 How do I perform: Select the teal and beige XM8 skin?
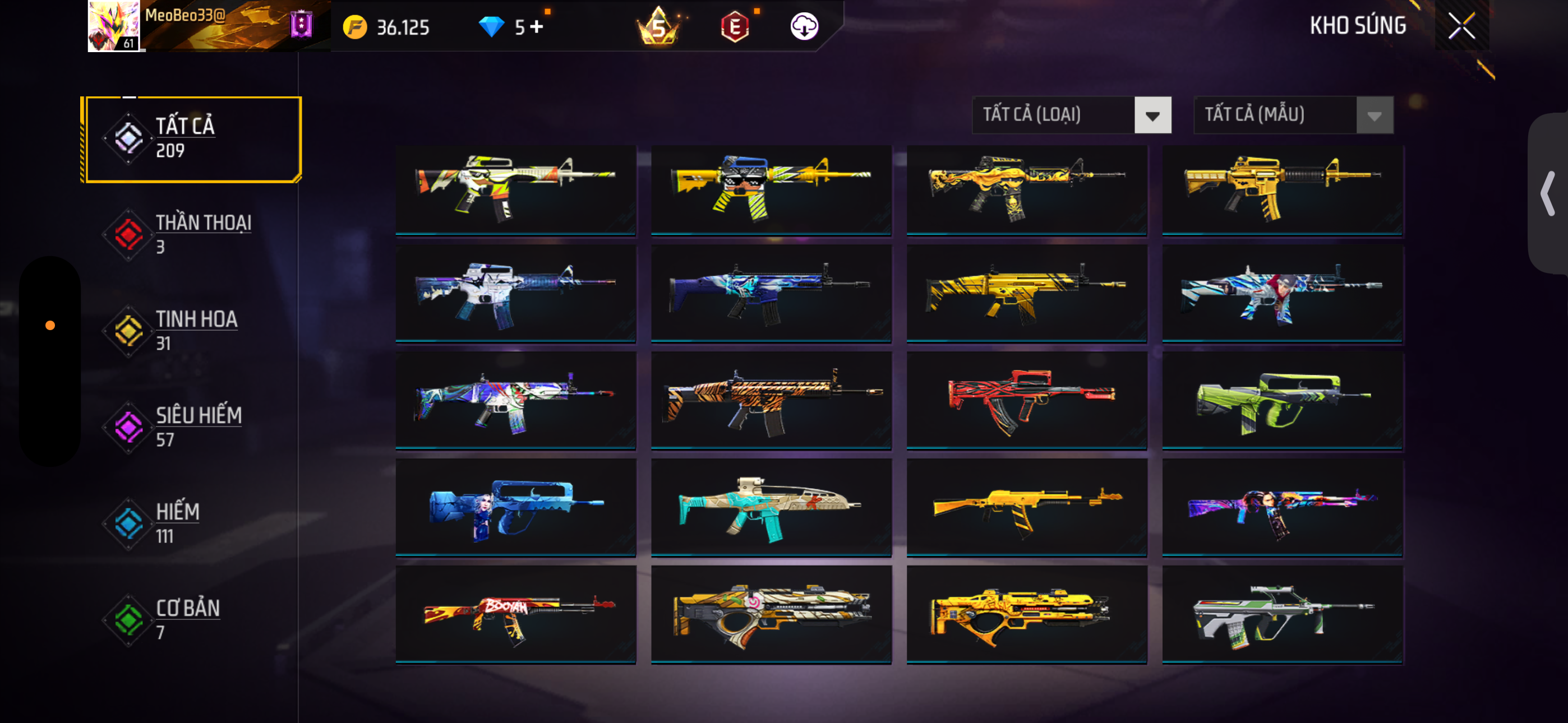coord(771,508)
